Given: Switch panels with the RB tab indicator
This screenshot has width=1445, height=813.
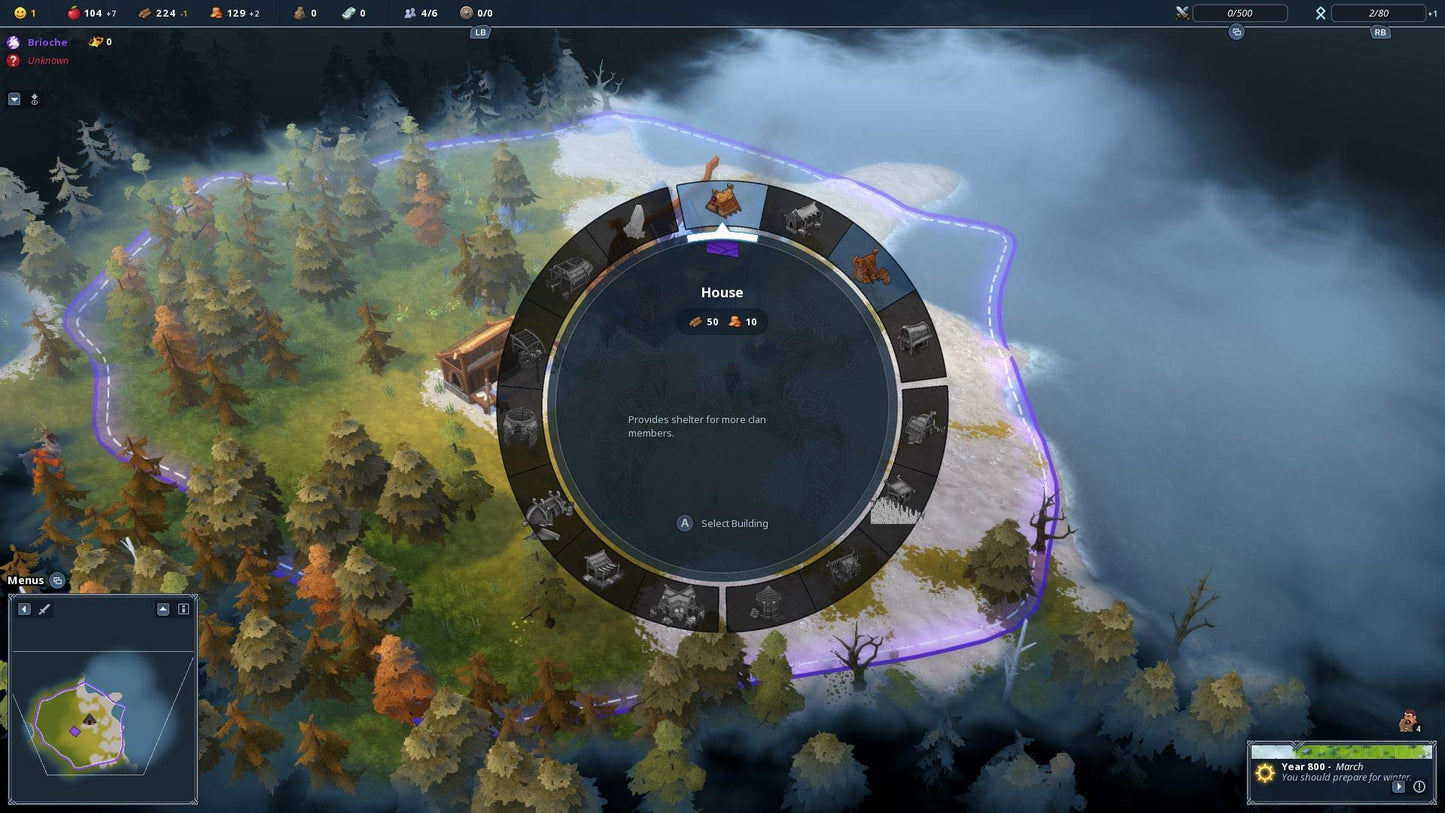Looking at the screenshot, I should click(x=1380, y=32).
